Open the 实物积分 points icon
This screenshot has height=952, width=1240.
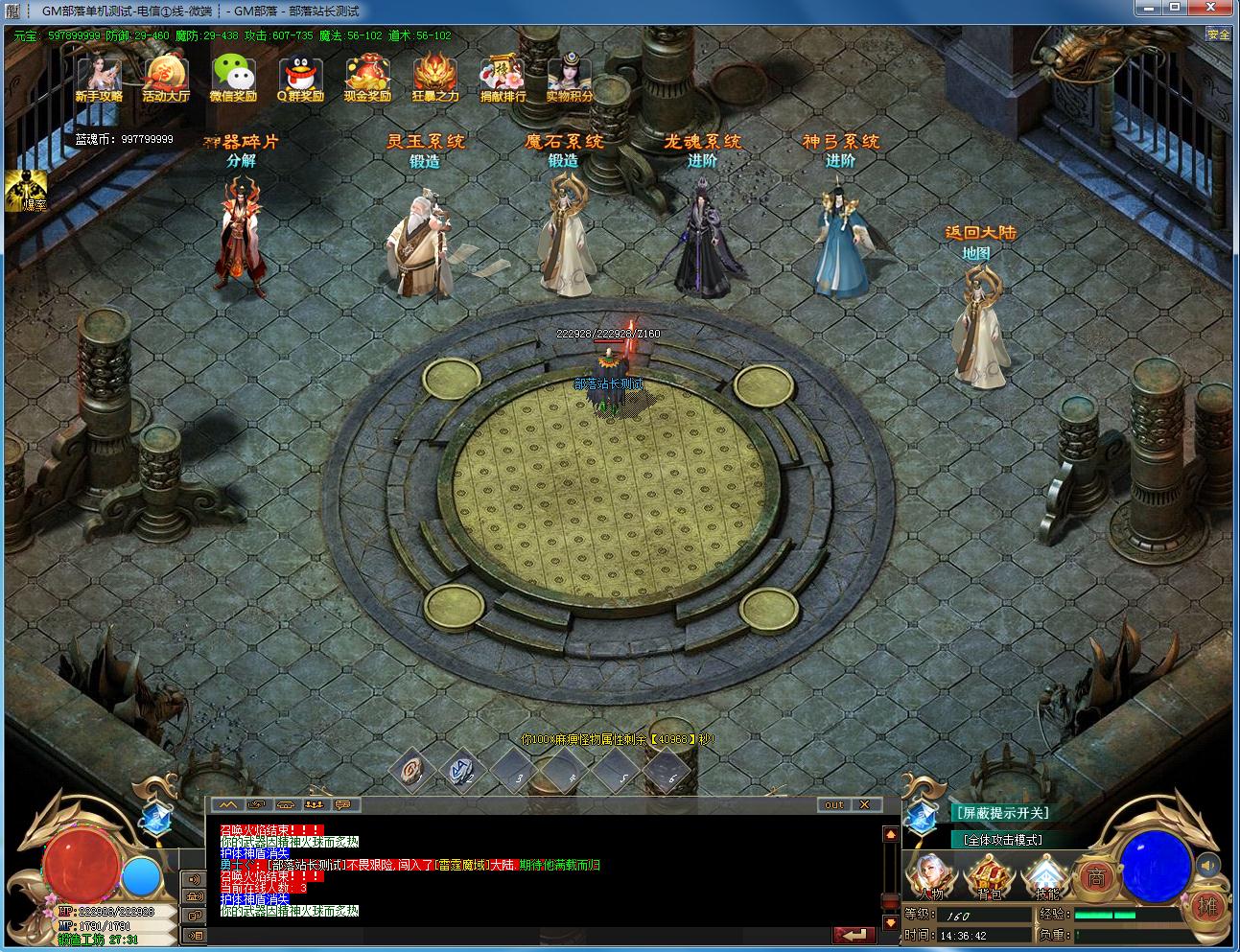[x=570, y=78]
